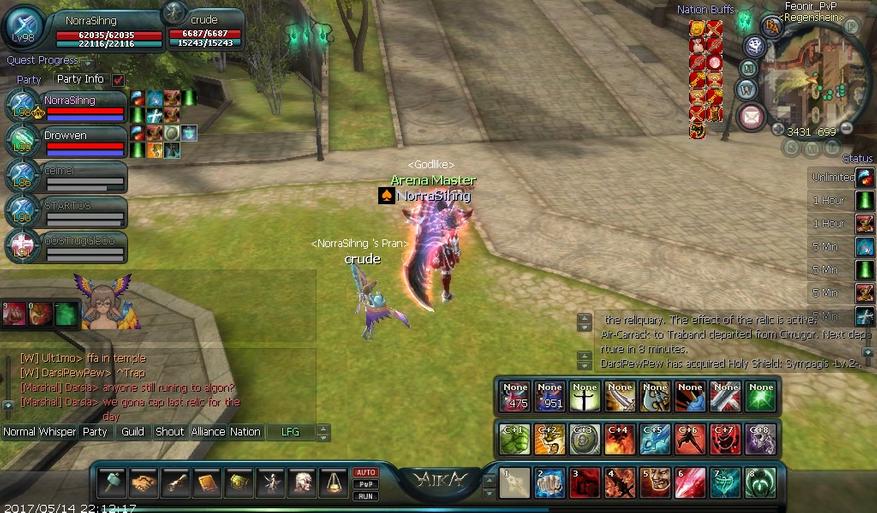Click the scales icon in the menu bar
The image size is (877, 513).
333,484
